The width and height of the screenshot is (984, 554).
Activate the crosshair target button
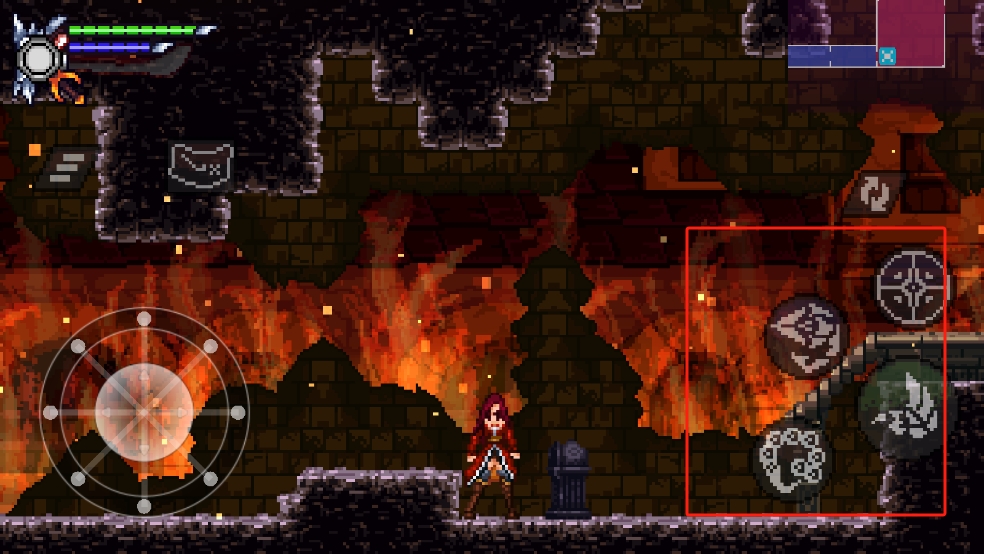pyautogui.click(x=912, y=287)
